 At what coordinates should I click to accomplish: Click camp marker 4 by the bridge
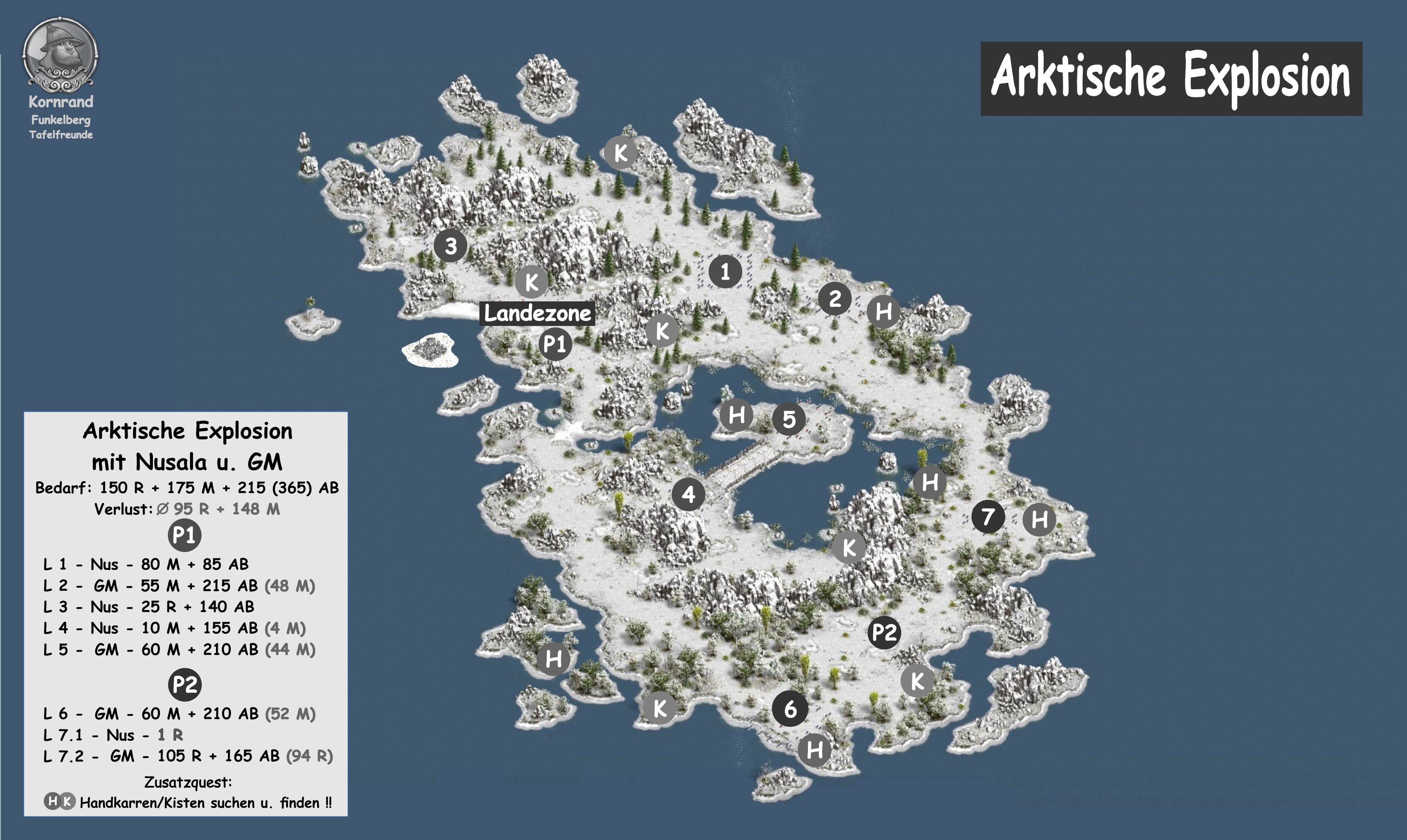[x=688, y=494]
